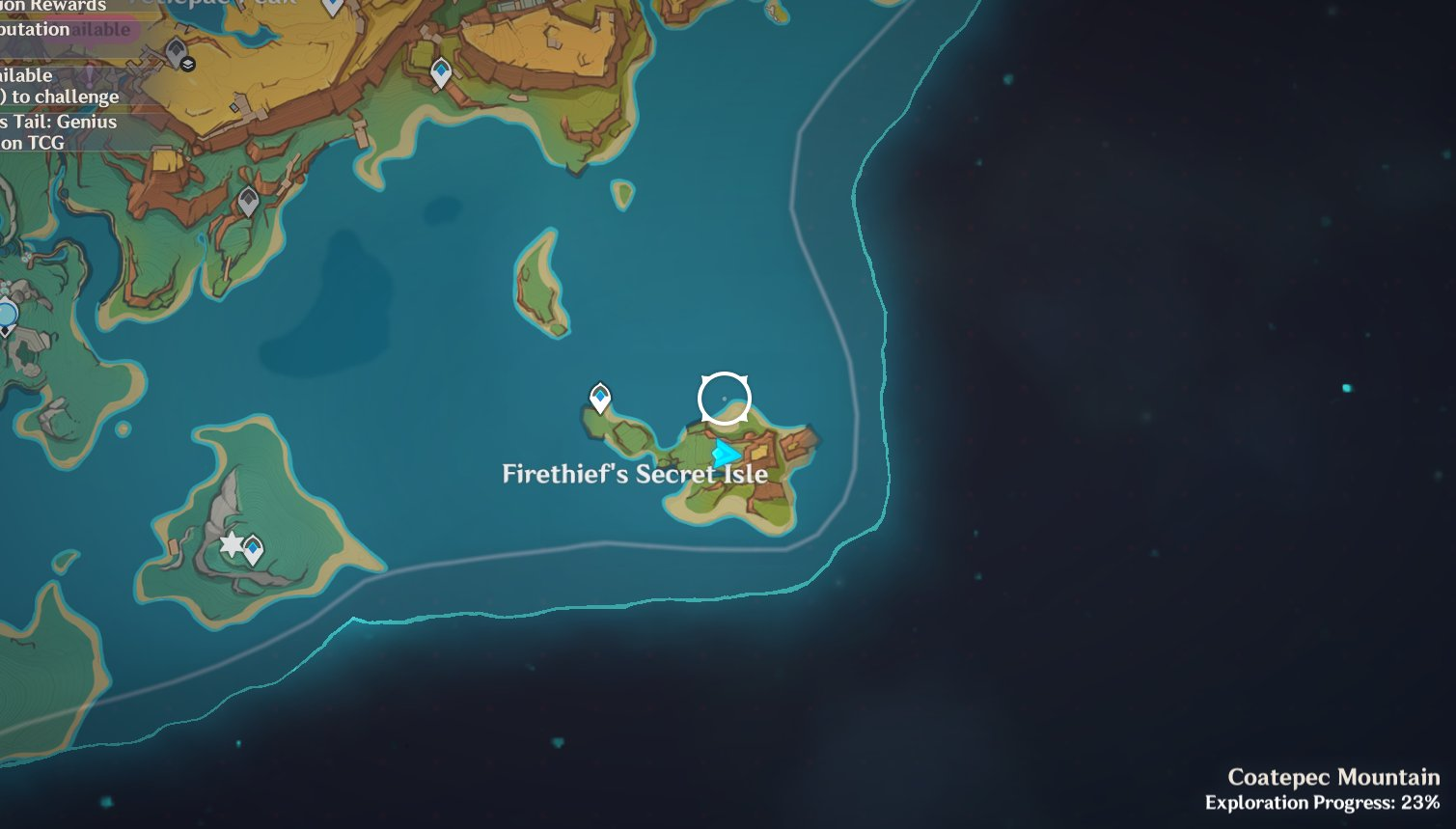Viewport: 1456px width, 829px height.
Task: Click the white circular marker above the player arrow
Action: click(723, 396)
